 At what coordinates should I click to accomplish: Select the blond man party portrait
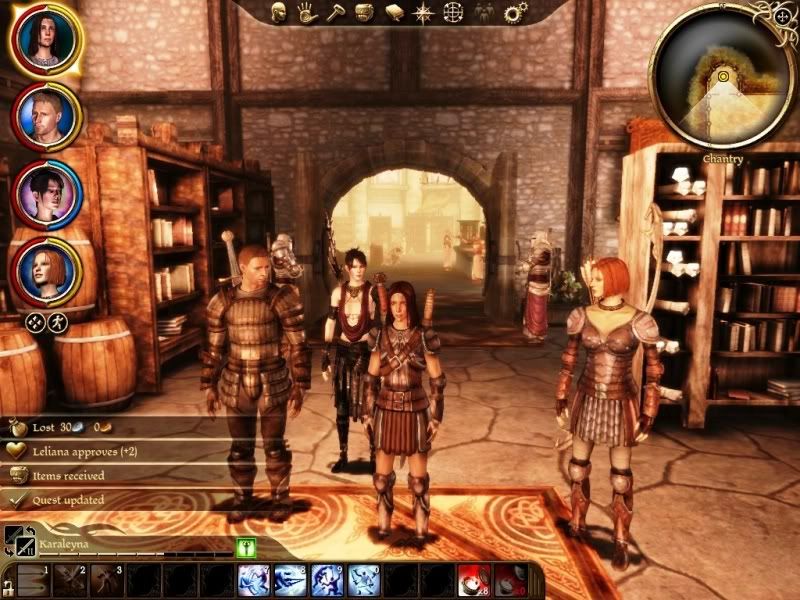pos(46,117)
